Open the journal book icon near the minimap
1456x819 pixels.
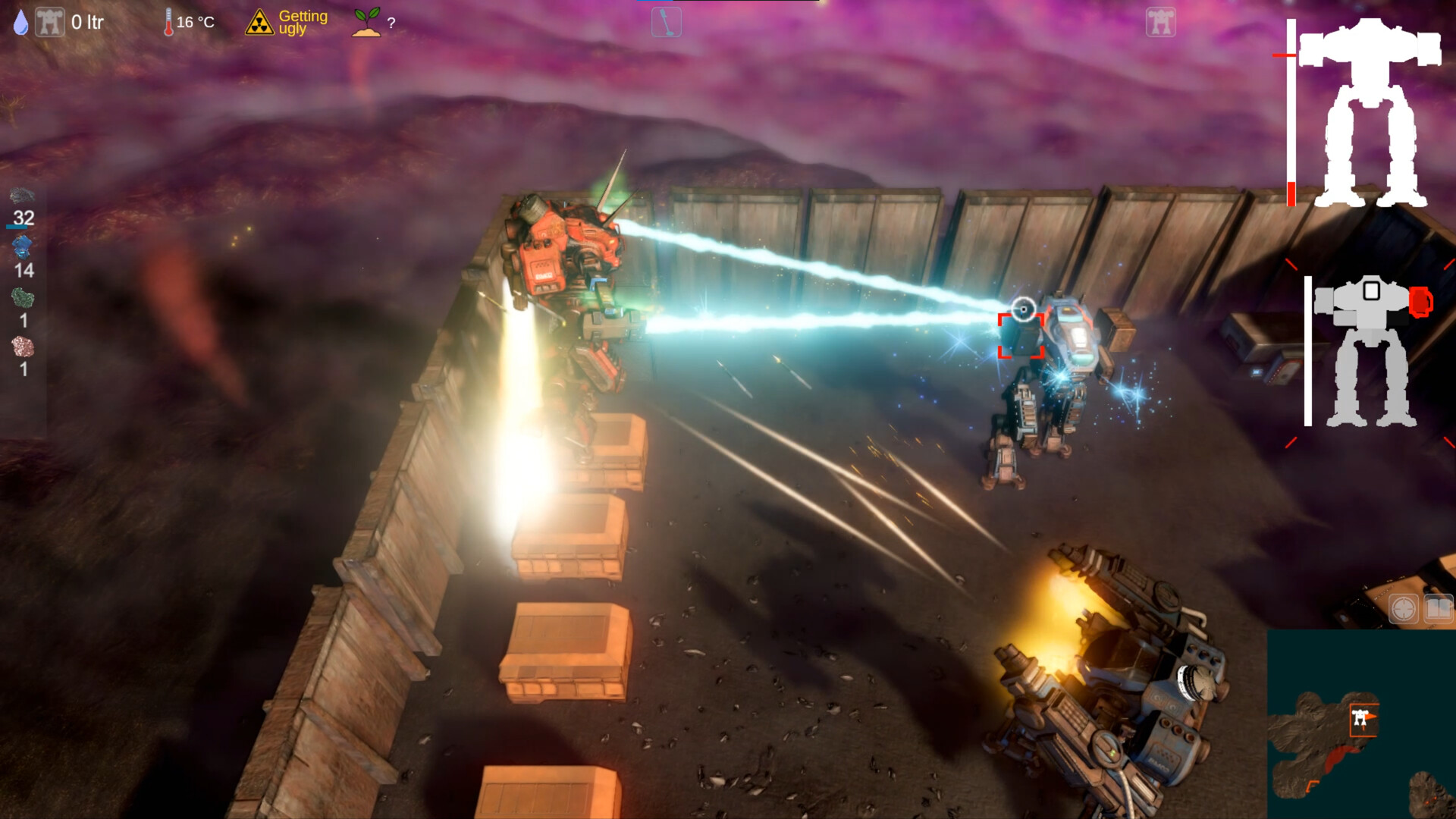coord(1438,607)
